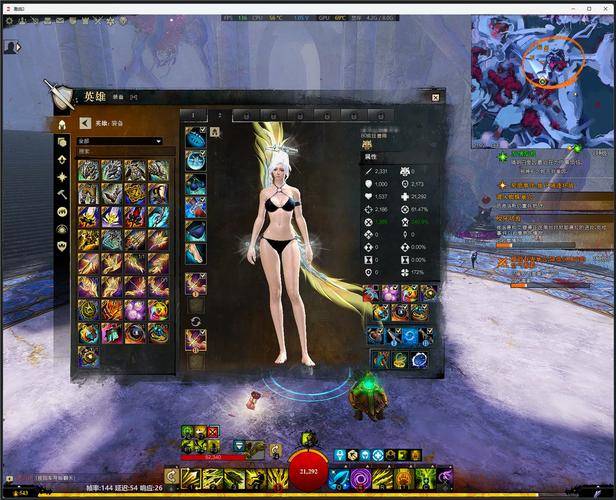616x500 pixels.
Task: Go back from the Hero equipment page
Action: coord(85,123)
